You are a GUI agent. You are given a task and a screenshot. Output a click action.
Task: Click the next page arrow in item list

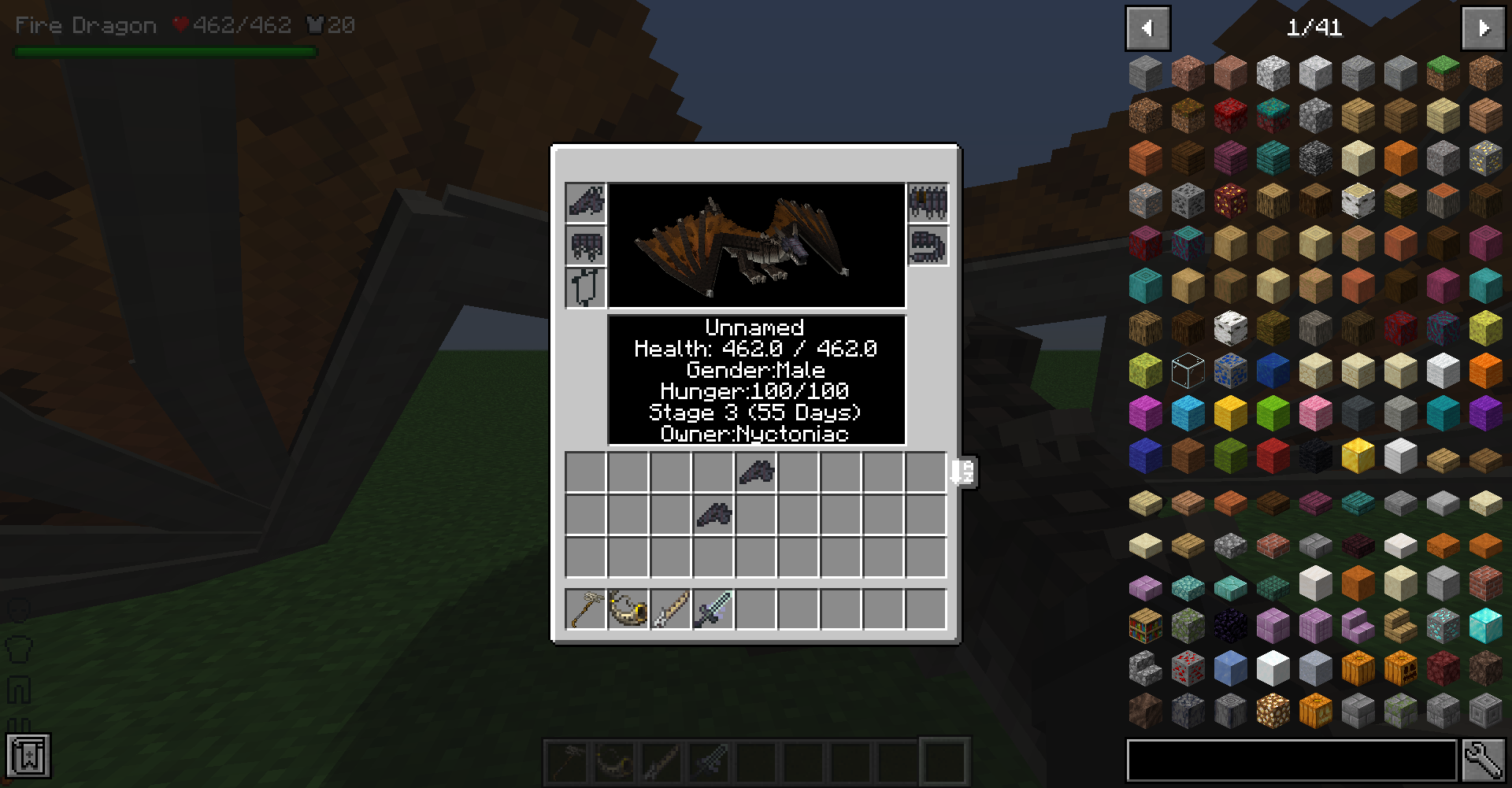click(x=1483, y=28)
